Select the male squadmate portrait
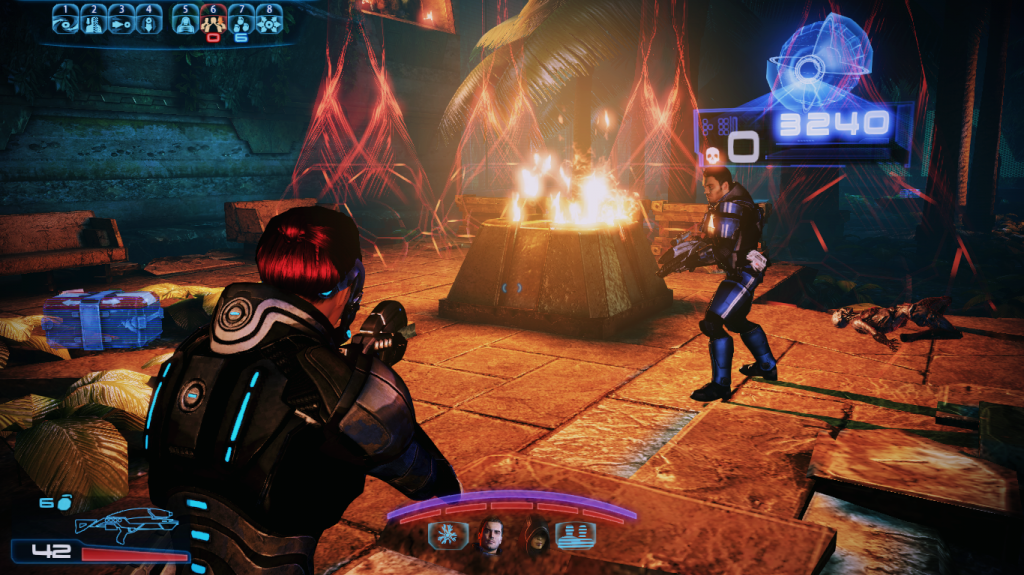The height and width of the screenshot is (575, 1024). (x=491, y=536)
